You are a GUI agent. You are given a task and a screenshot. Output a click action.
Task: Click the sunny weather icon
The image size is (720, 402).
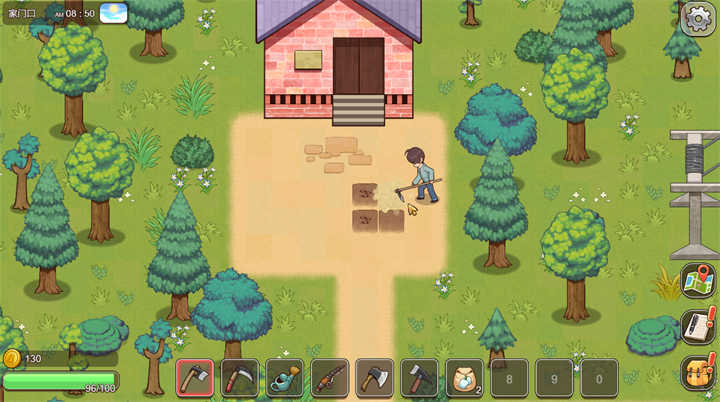(114, 13)
